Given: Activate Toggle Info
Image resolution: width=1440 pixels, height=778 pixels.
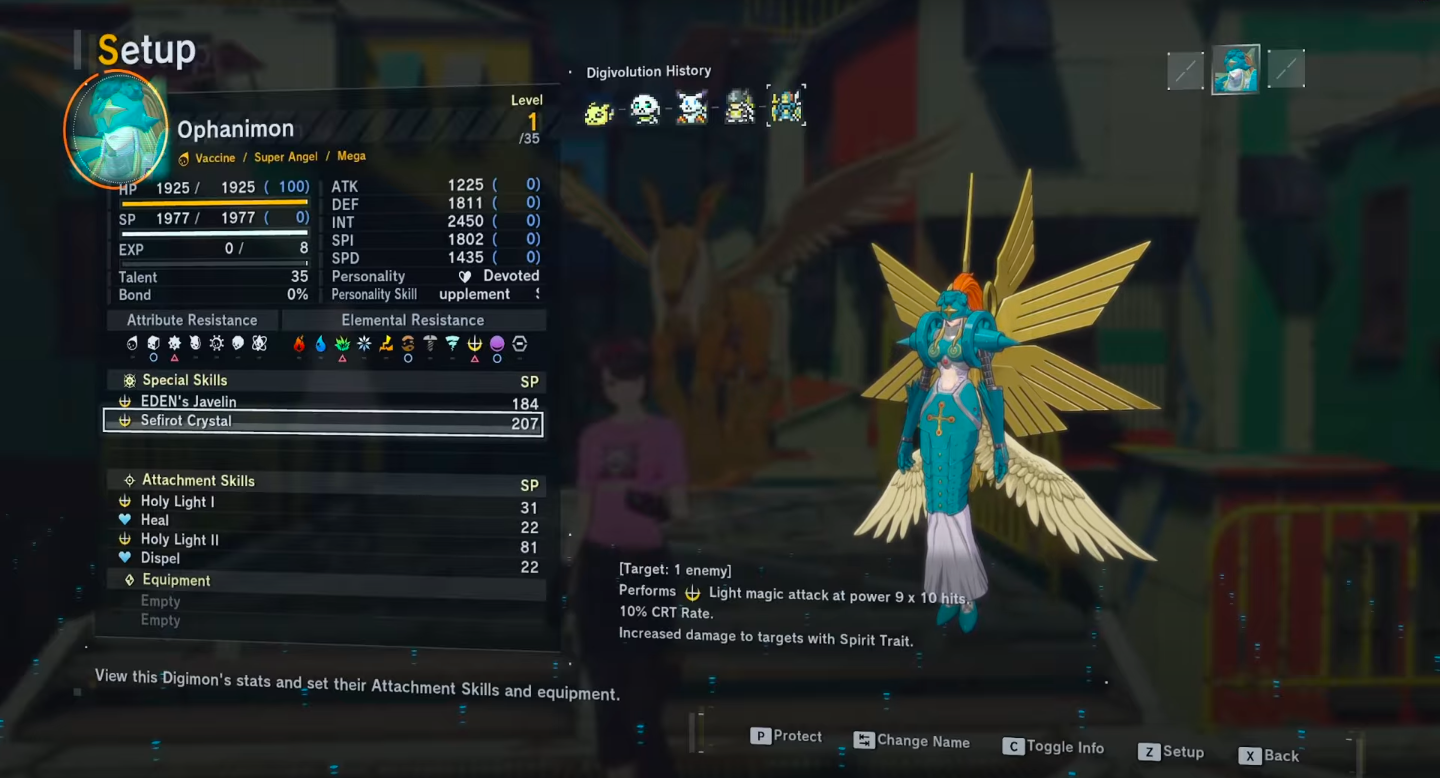Looking at the screenshot, I should (x=1053, y=747).
